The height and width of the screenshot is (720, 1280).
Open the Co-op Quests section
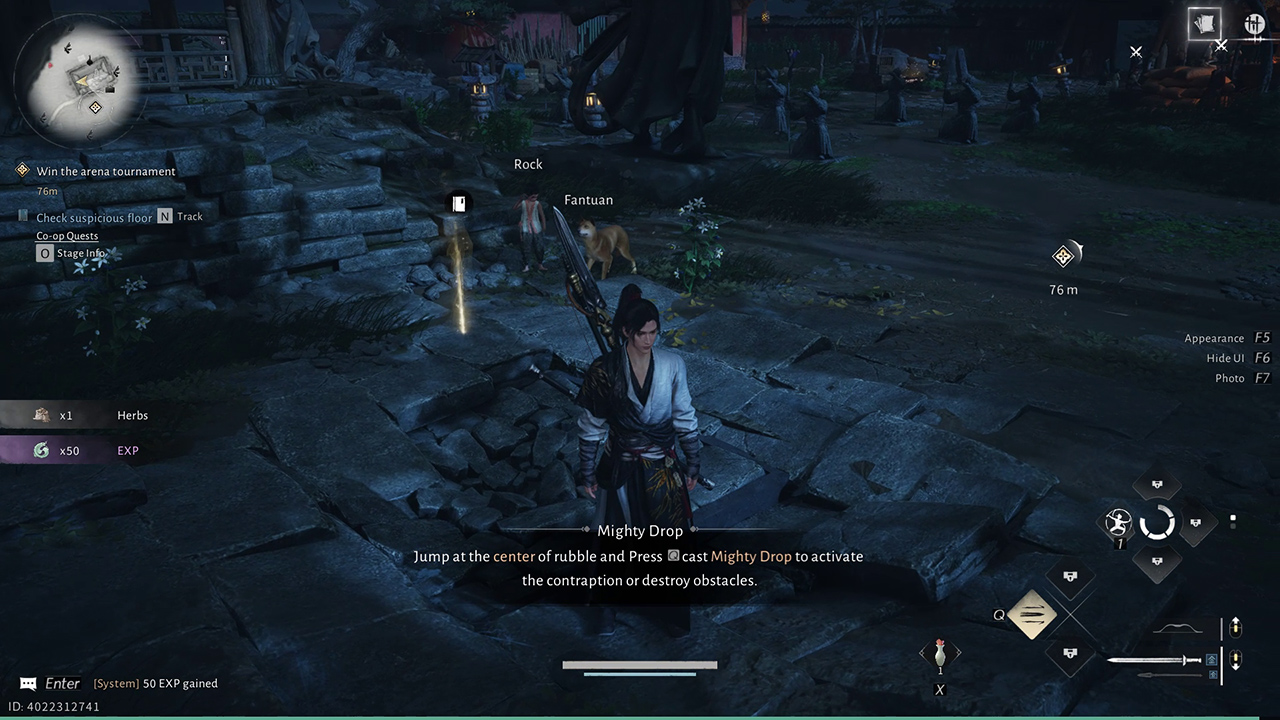(67, 236)
